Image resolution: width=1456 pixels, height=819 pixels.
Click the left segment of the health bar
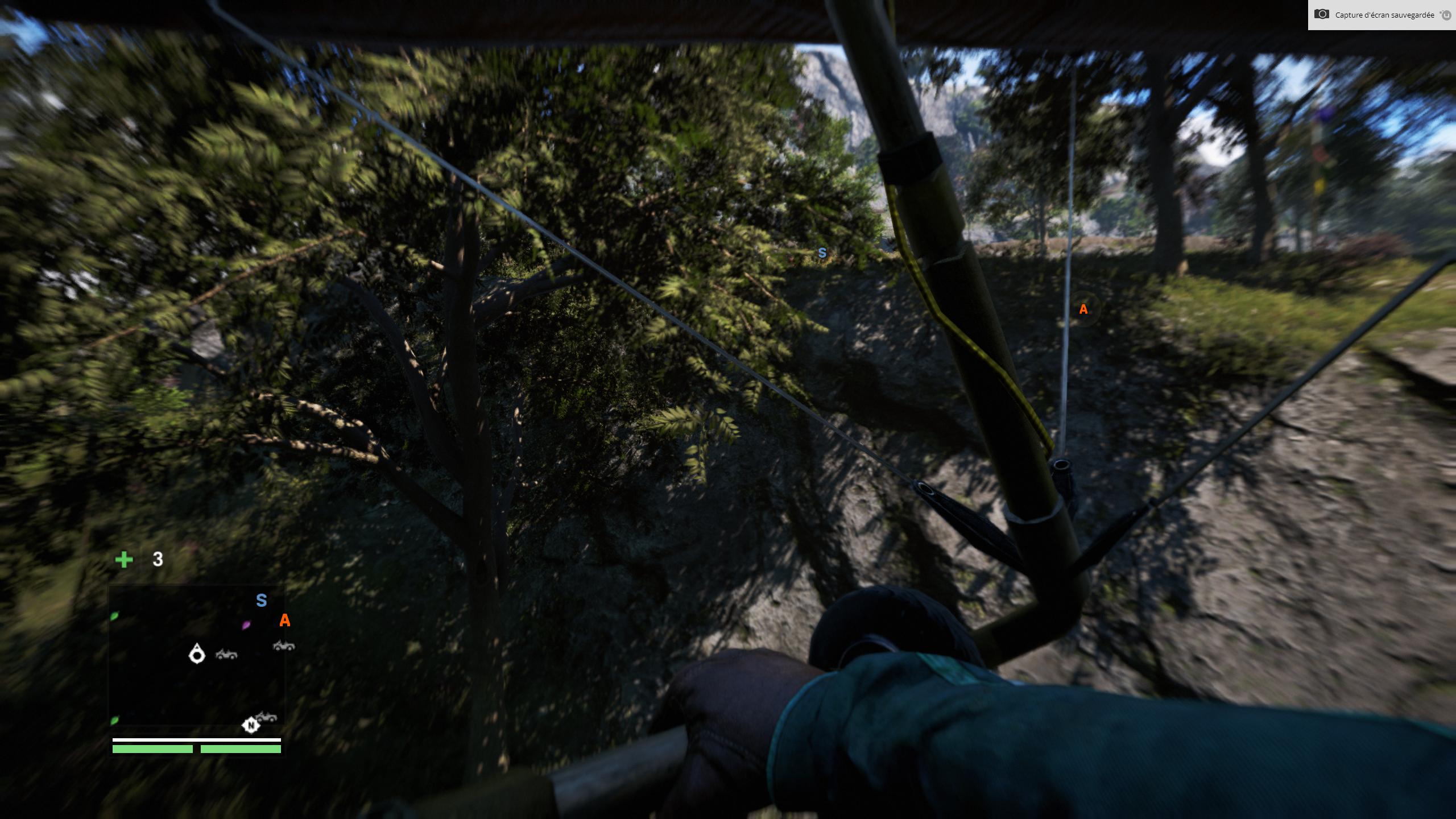coord(152,749)
